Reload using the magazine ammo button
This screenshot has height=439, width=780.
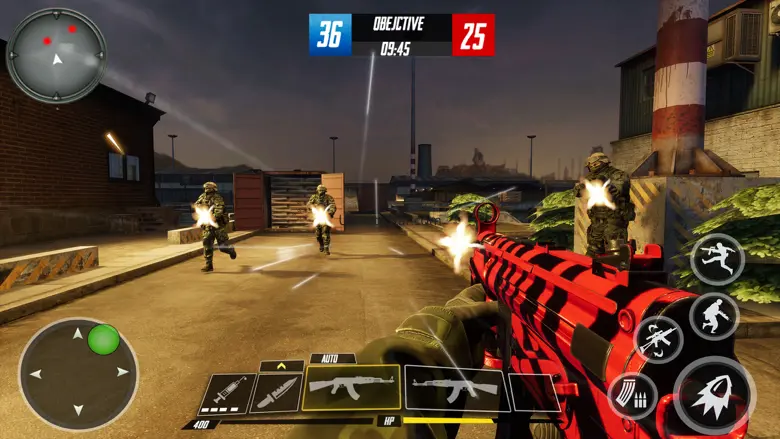click(632, 395)
